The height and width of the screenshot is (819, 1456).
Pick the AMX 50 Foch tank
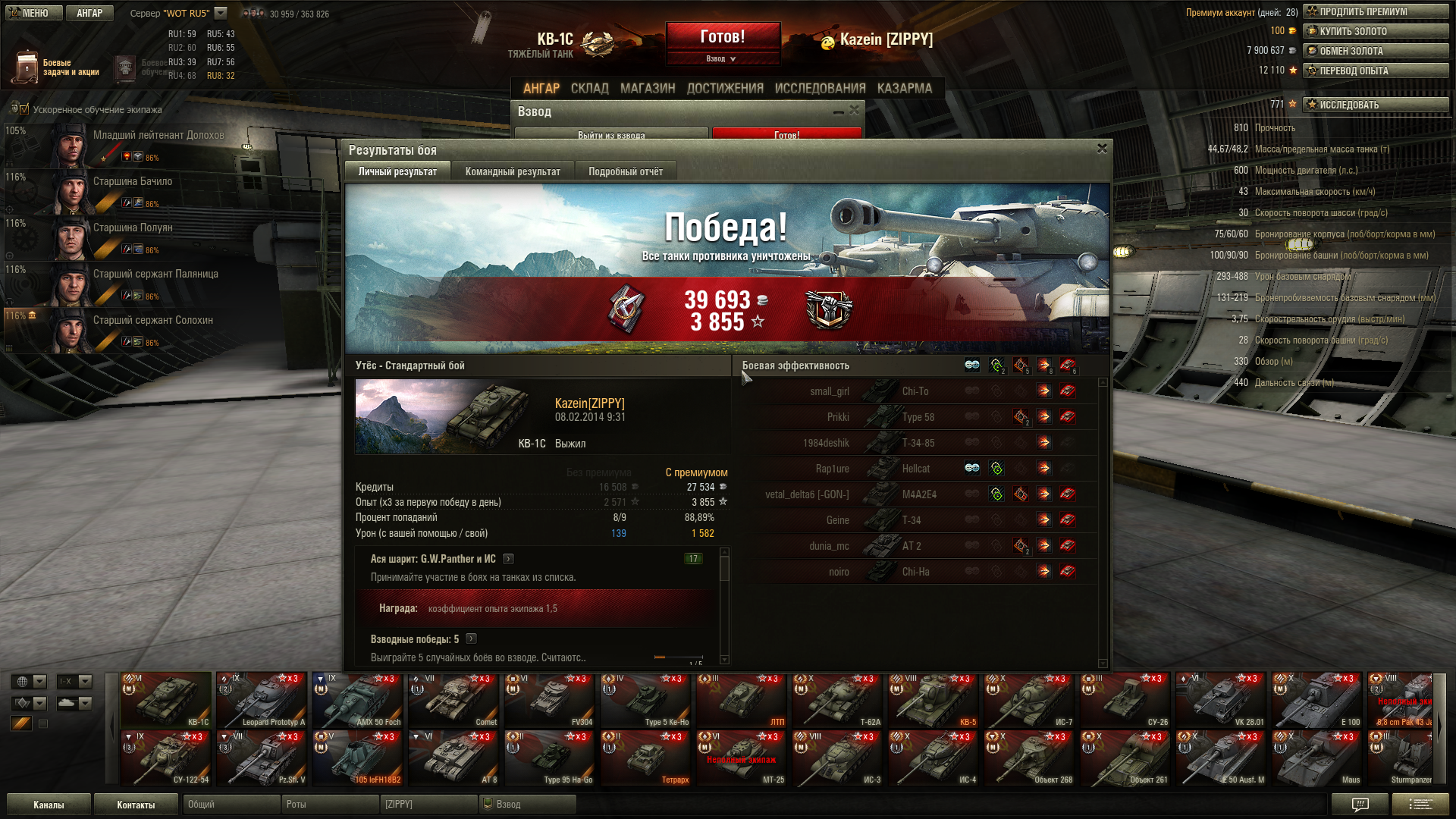pyautogui.click(x=357, y=700)
